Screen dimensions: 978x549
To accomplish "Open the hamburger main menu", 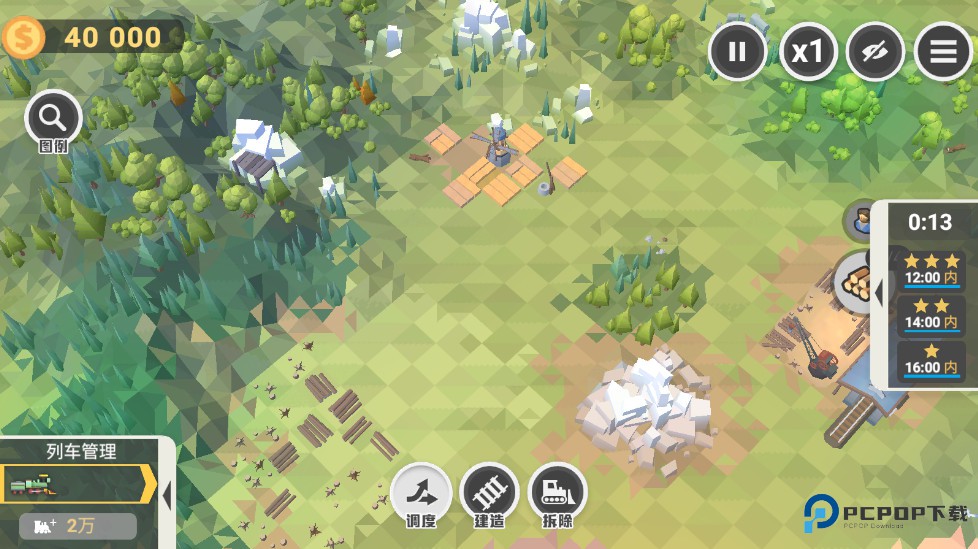I will (943, 52).
